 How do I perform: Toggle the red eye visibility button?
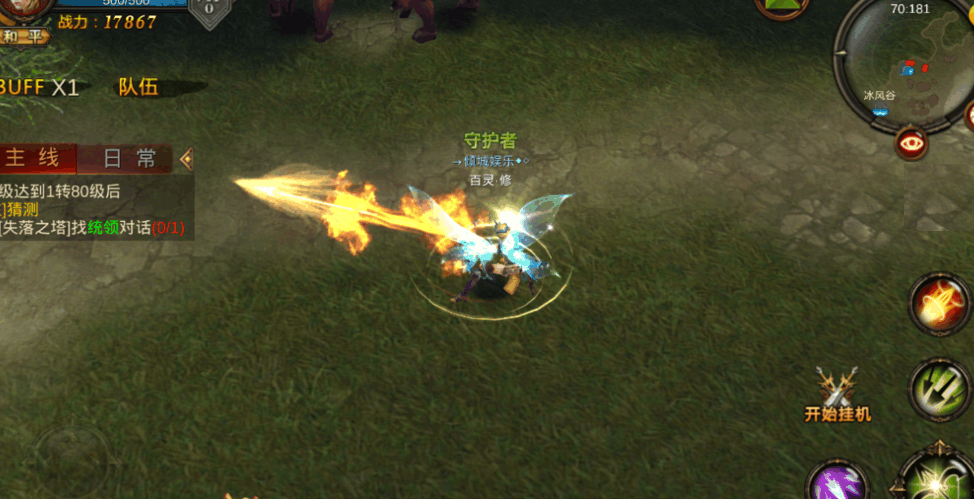pos(911,143)
